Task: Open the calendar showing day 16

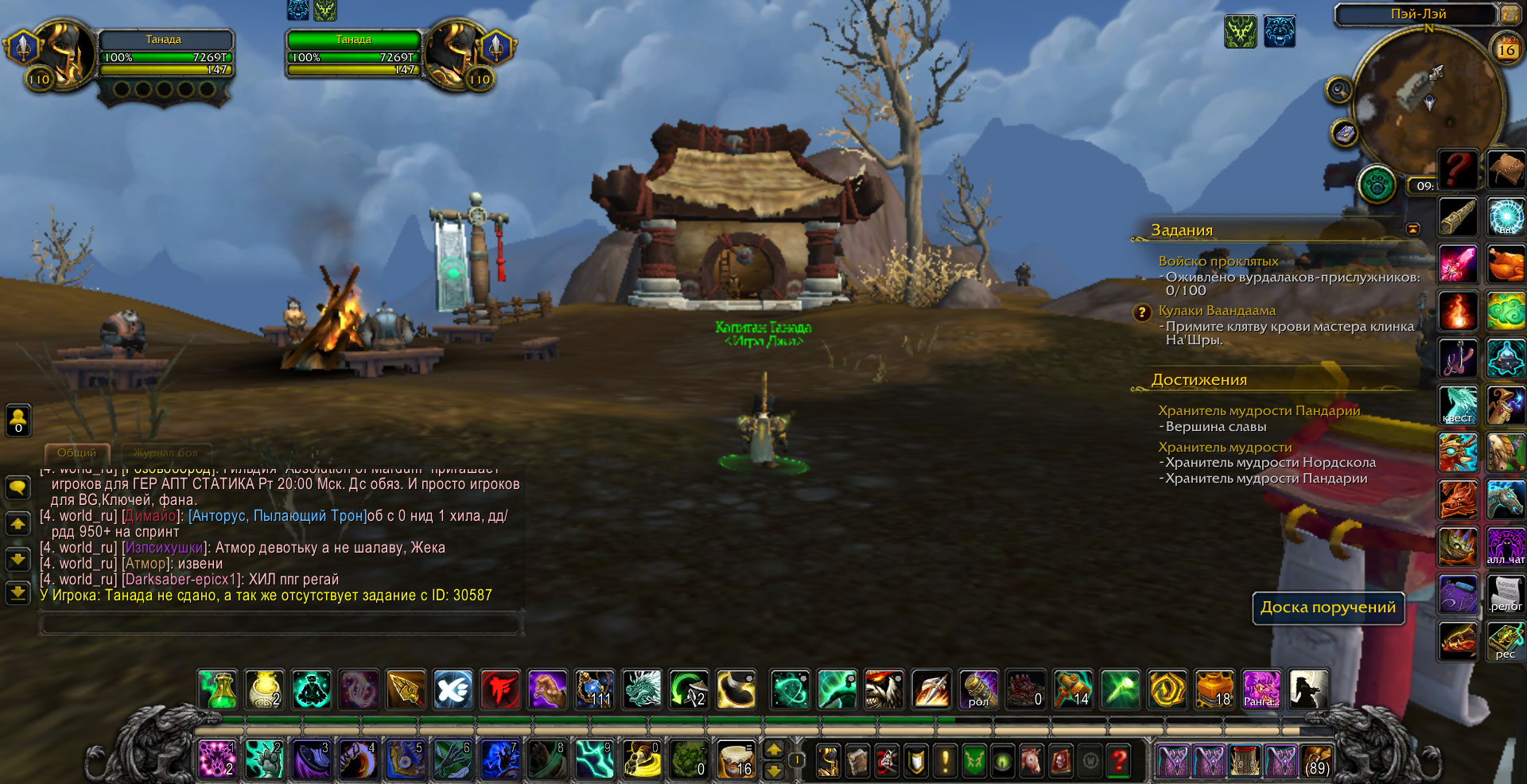Action: coord(1506,50)
